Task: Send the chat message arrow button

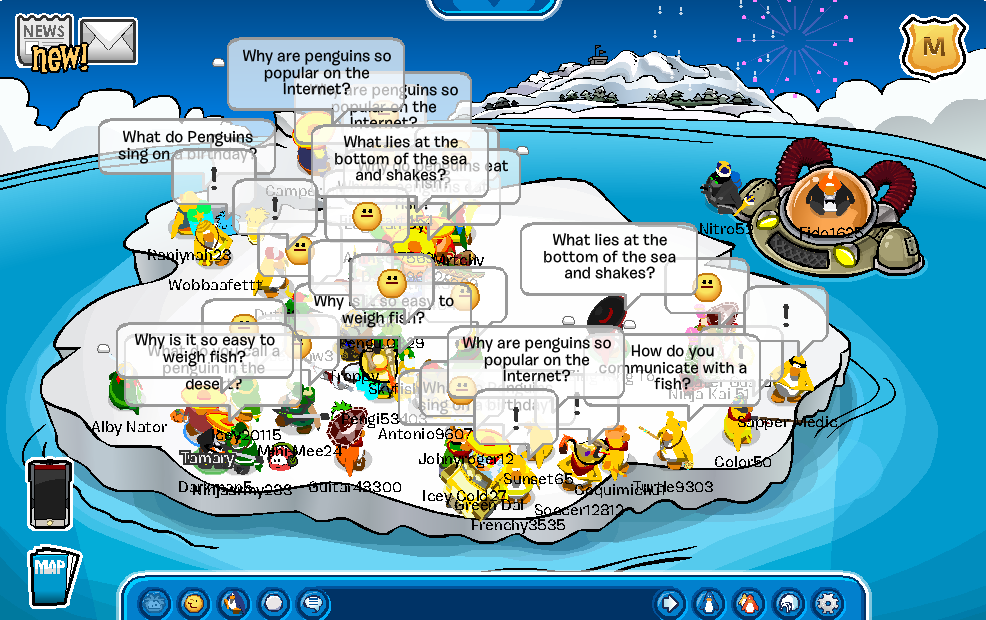Action: click(669, 603)
